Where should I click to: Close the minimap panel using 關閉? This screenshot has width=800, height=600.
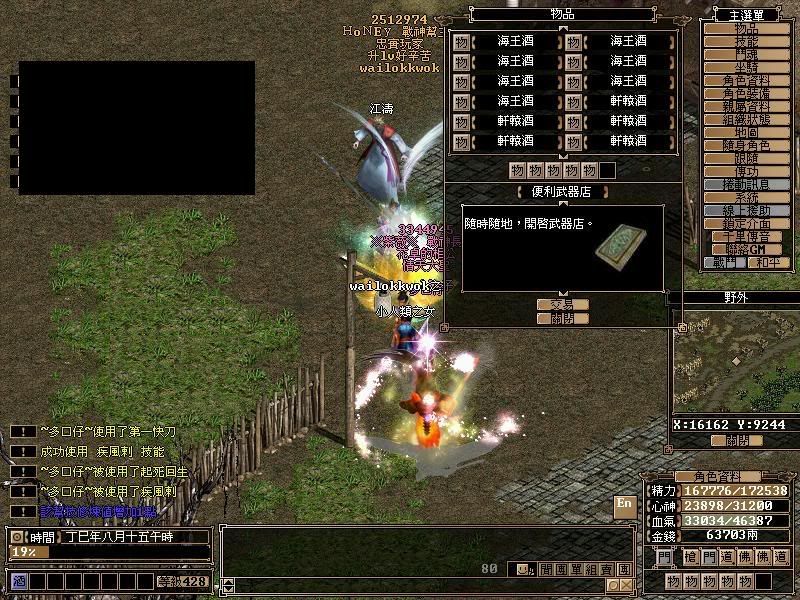pos(736,440)
